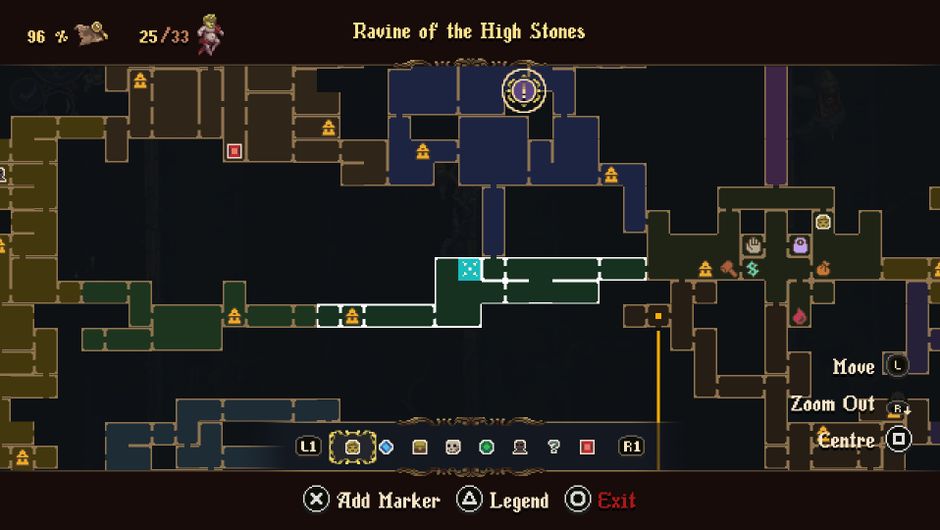The image size is (940, 530).
Task: Select the orange sack icon on map
Action: tap(824, 269)
